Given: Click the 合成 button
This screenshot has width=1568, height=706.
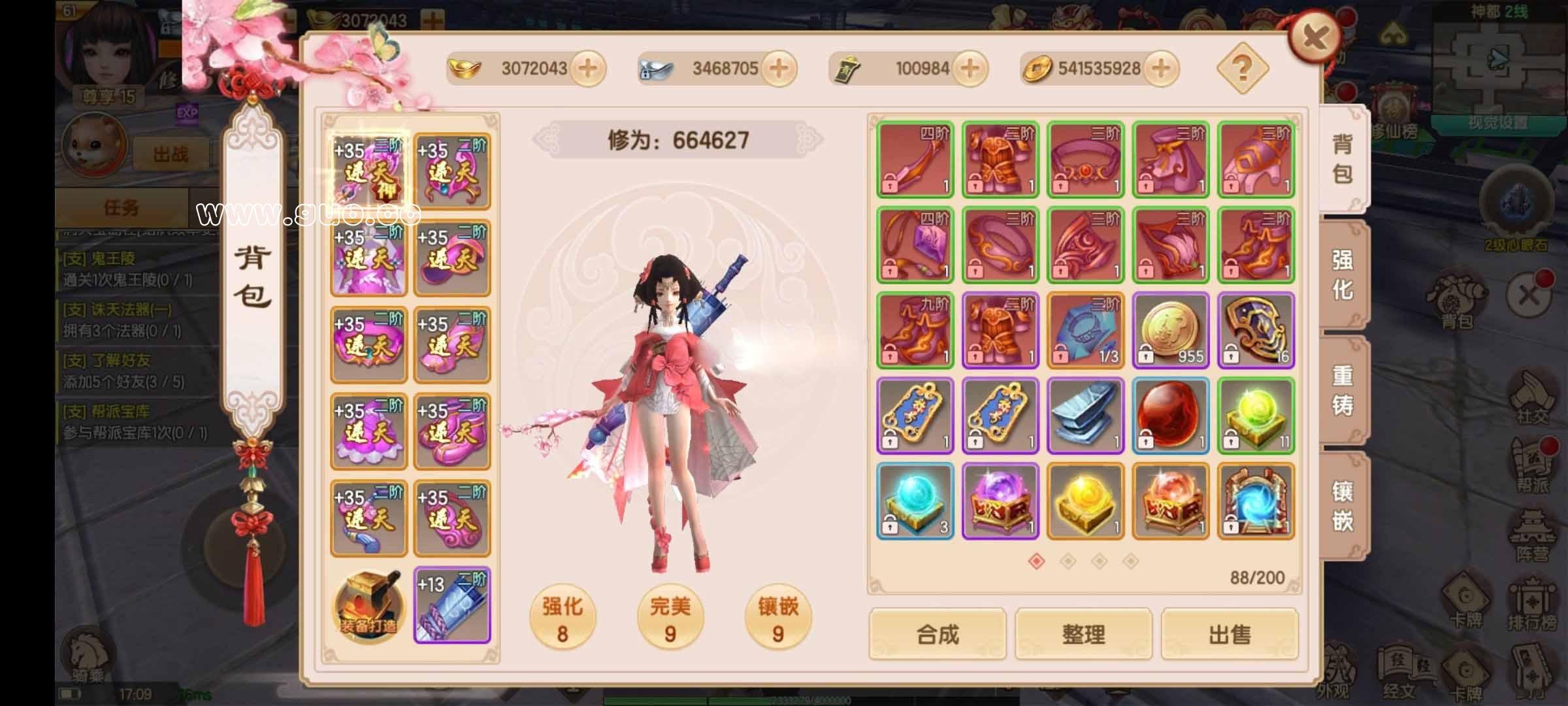Looking at the screenshot, I should click(937, 634).
